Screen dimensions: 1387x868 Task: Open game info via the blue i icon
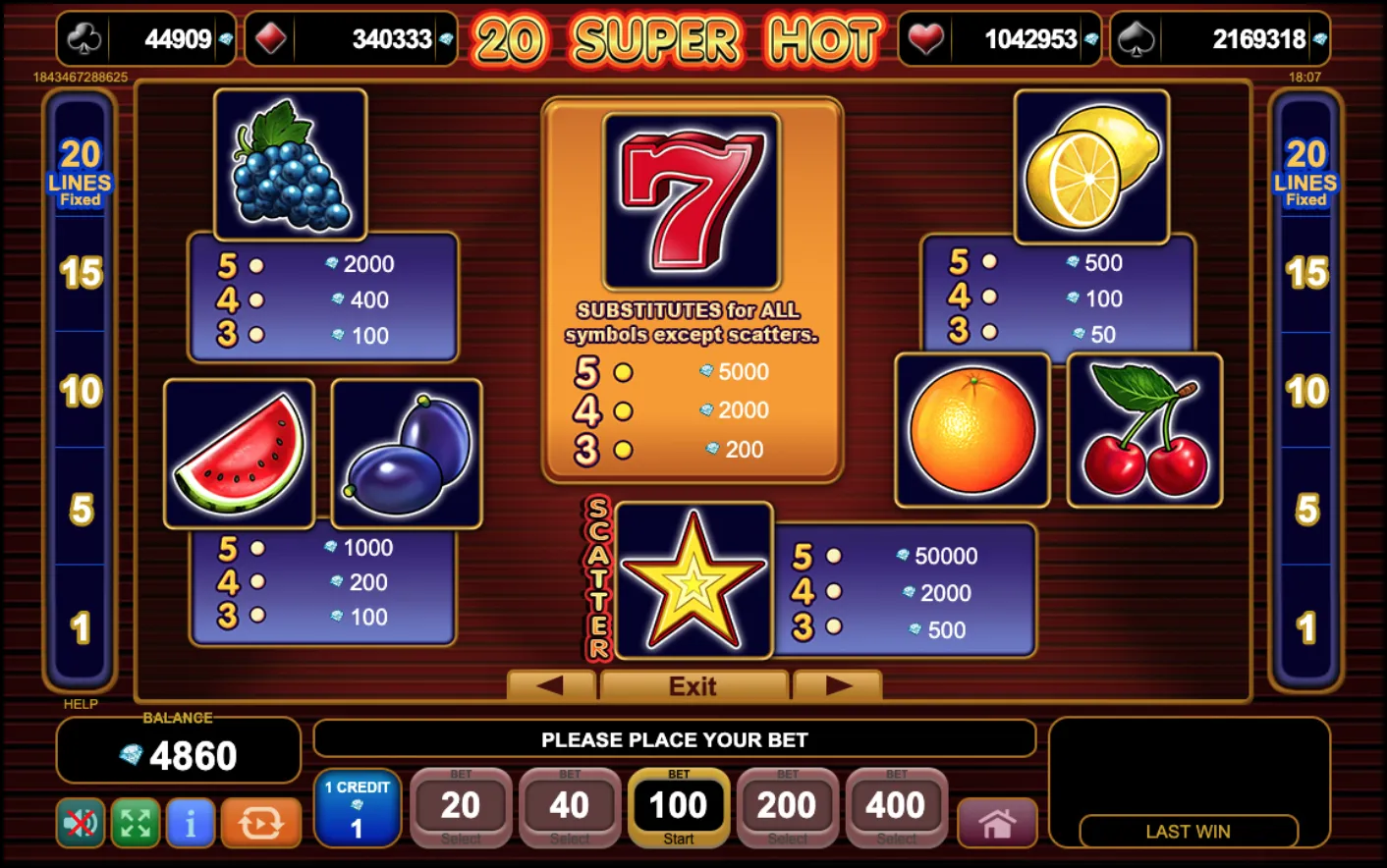190,823
